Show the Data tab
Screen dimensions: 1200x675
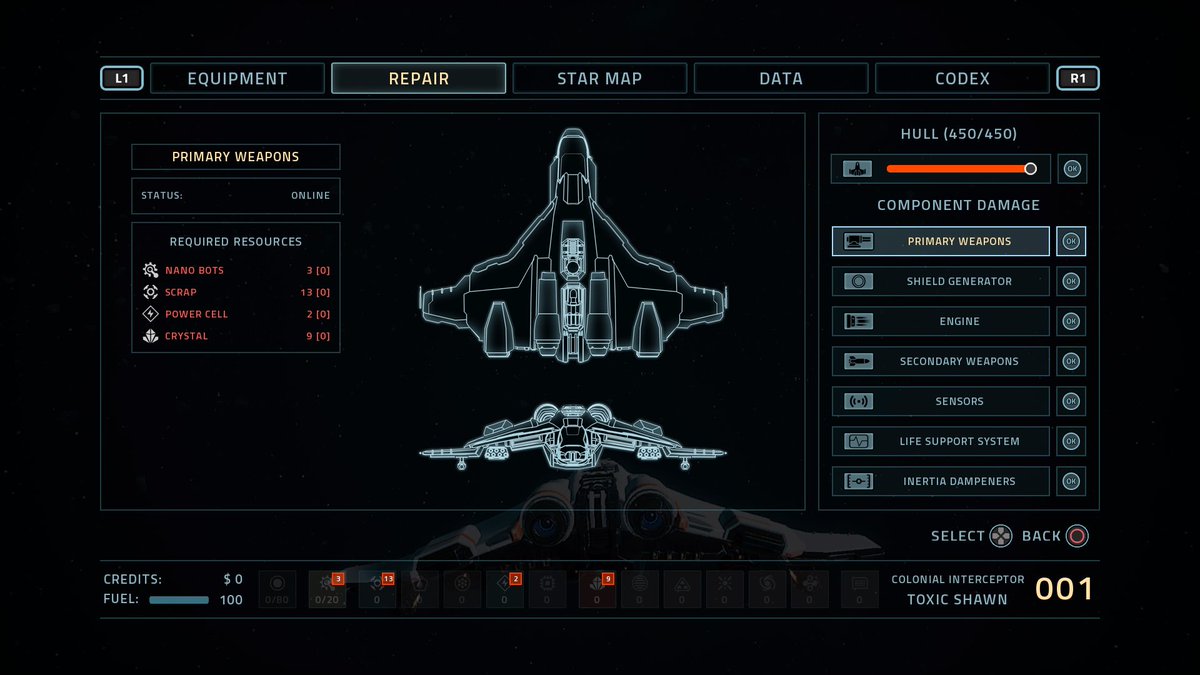780,78
